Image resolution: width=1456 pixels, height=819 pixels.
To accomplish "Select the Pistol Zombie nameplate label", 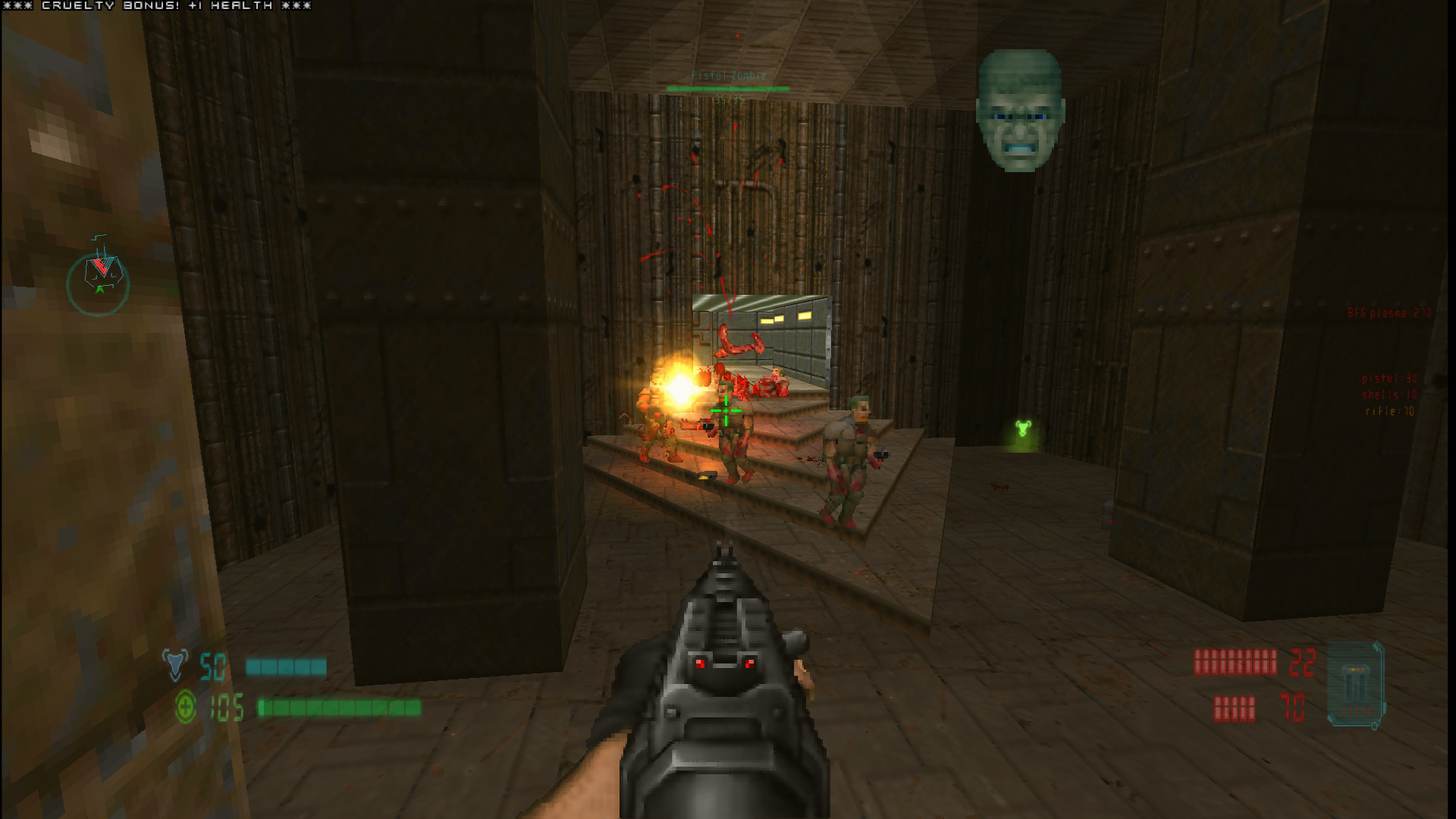I will [x=728, y=75].
